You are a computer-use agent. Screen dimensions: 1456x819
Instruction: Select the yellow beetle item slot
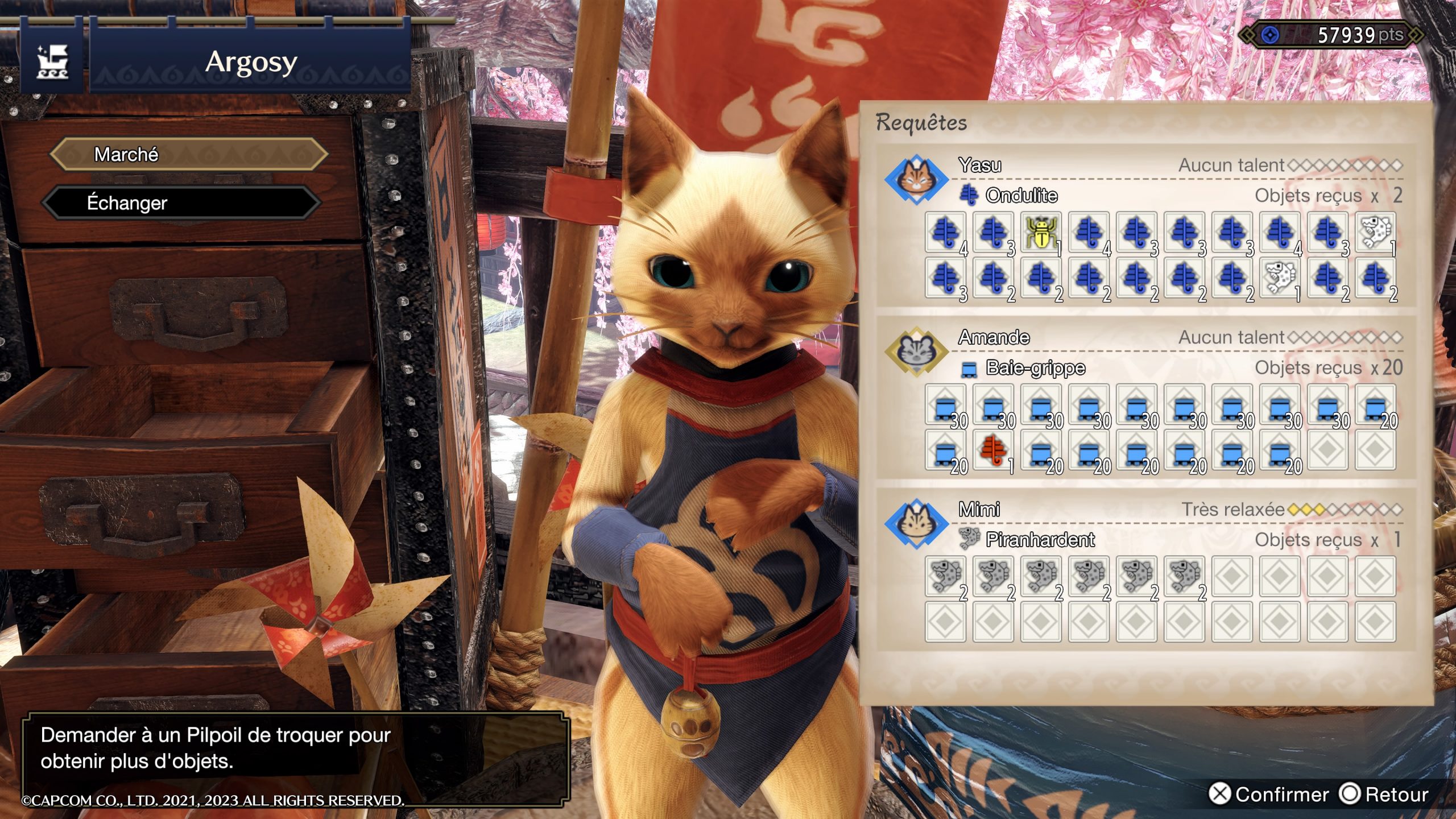click(1041, 232)
